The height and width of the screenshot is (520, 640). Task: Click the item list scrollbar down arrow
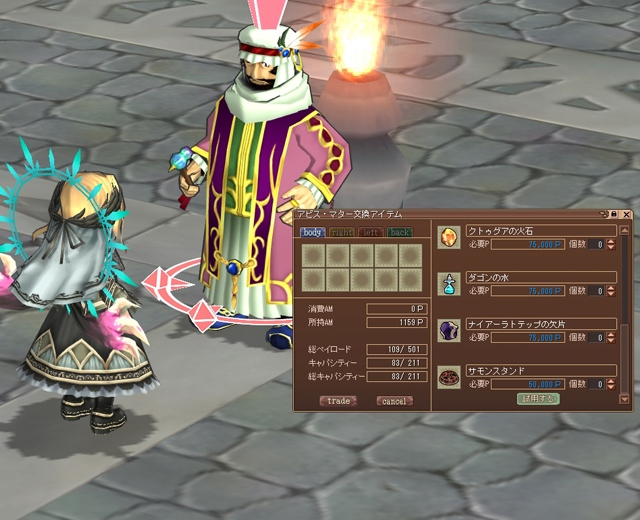tap(626, 399)
